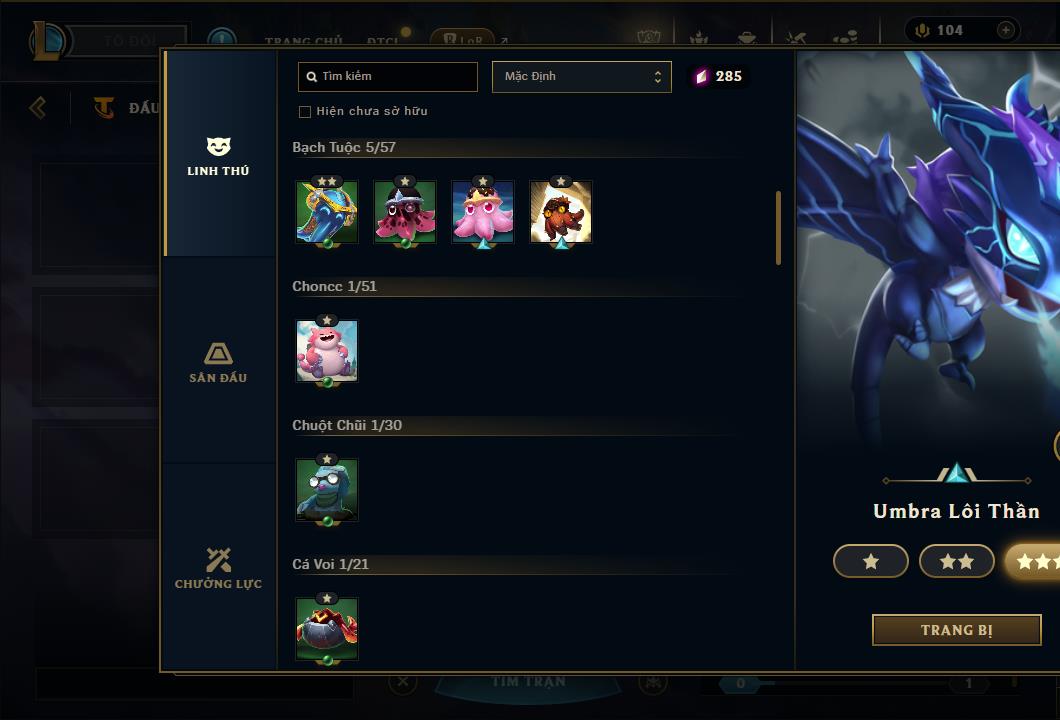The height and width of the screenshot is (720, 1060).
Task: Pick the red Cá Voi pet
Action: coord(327,628)
